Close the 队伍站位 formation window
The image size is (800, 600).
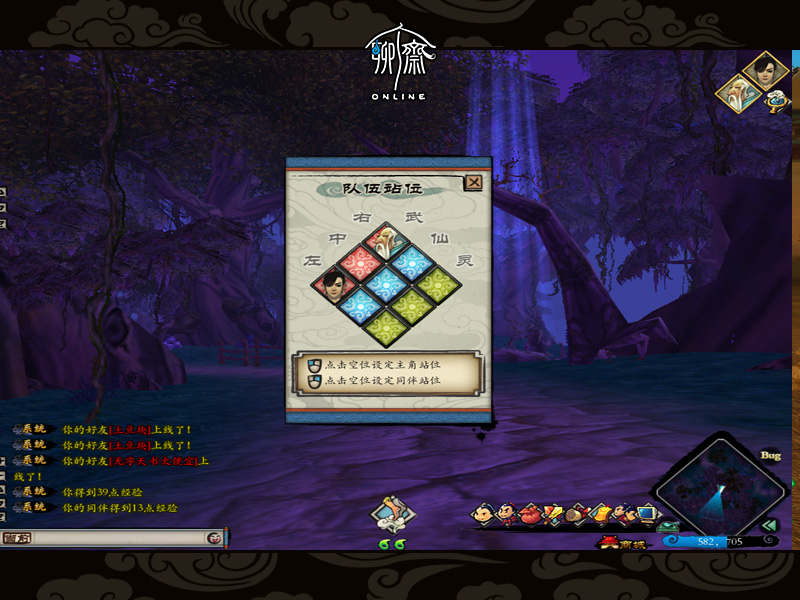tap(473, 182)
